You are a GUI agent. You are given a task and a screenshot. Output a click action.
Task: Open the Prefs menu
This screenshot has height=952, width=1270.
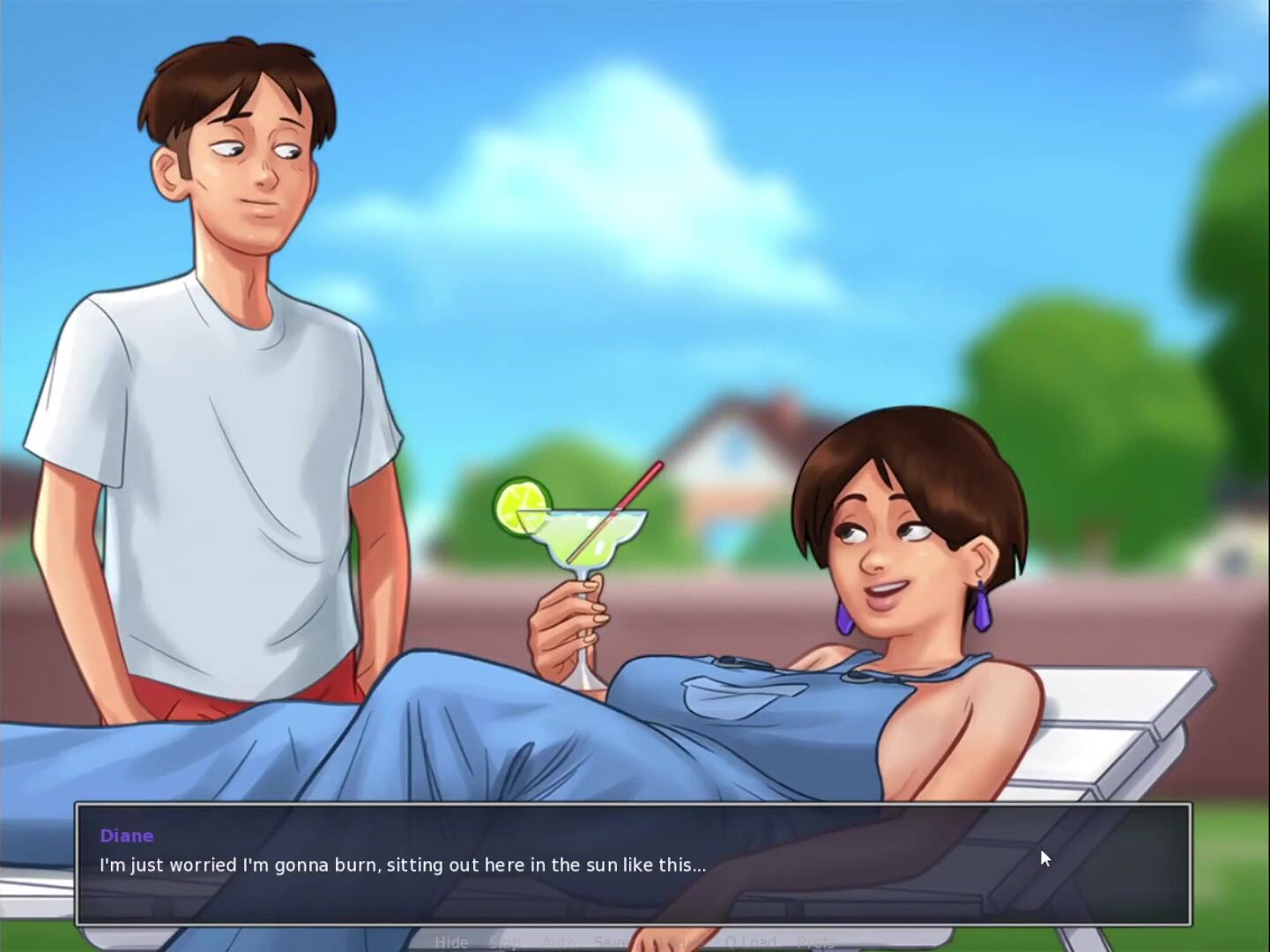coord(815,942)
